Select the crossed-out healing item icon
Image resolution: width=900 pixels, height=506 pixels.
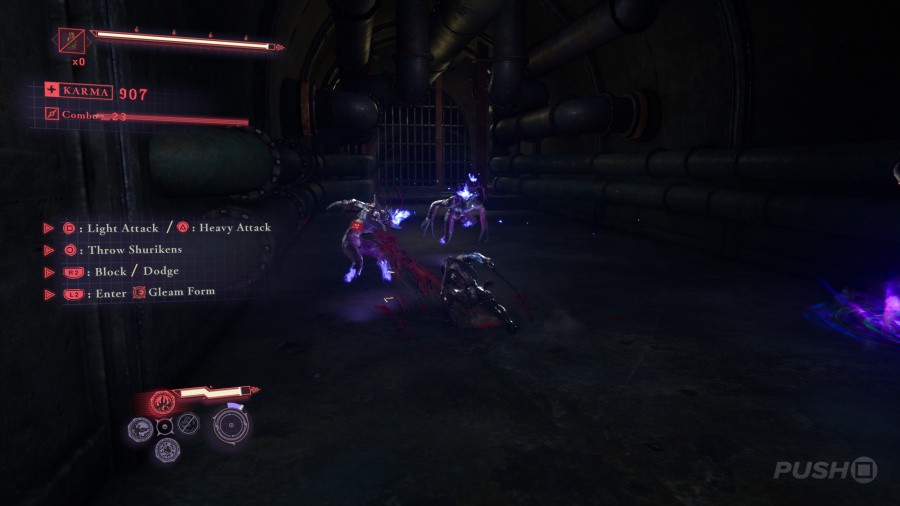point(71,42)
